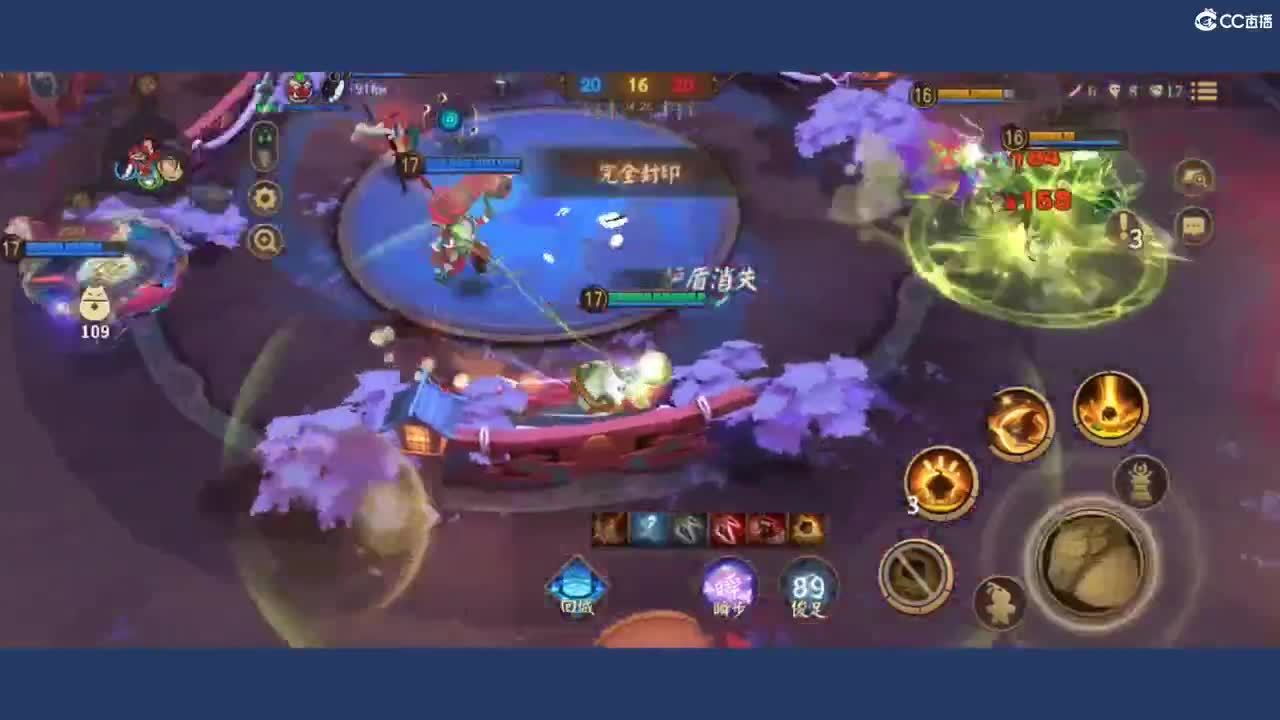Open the magnifier camera zoom control
1280x720 pixels.
[x=266, y=241]
